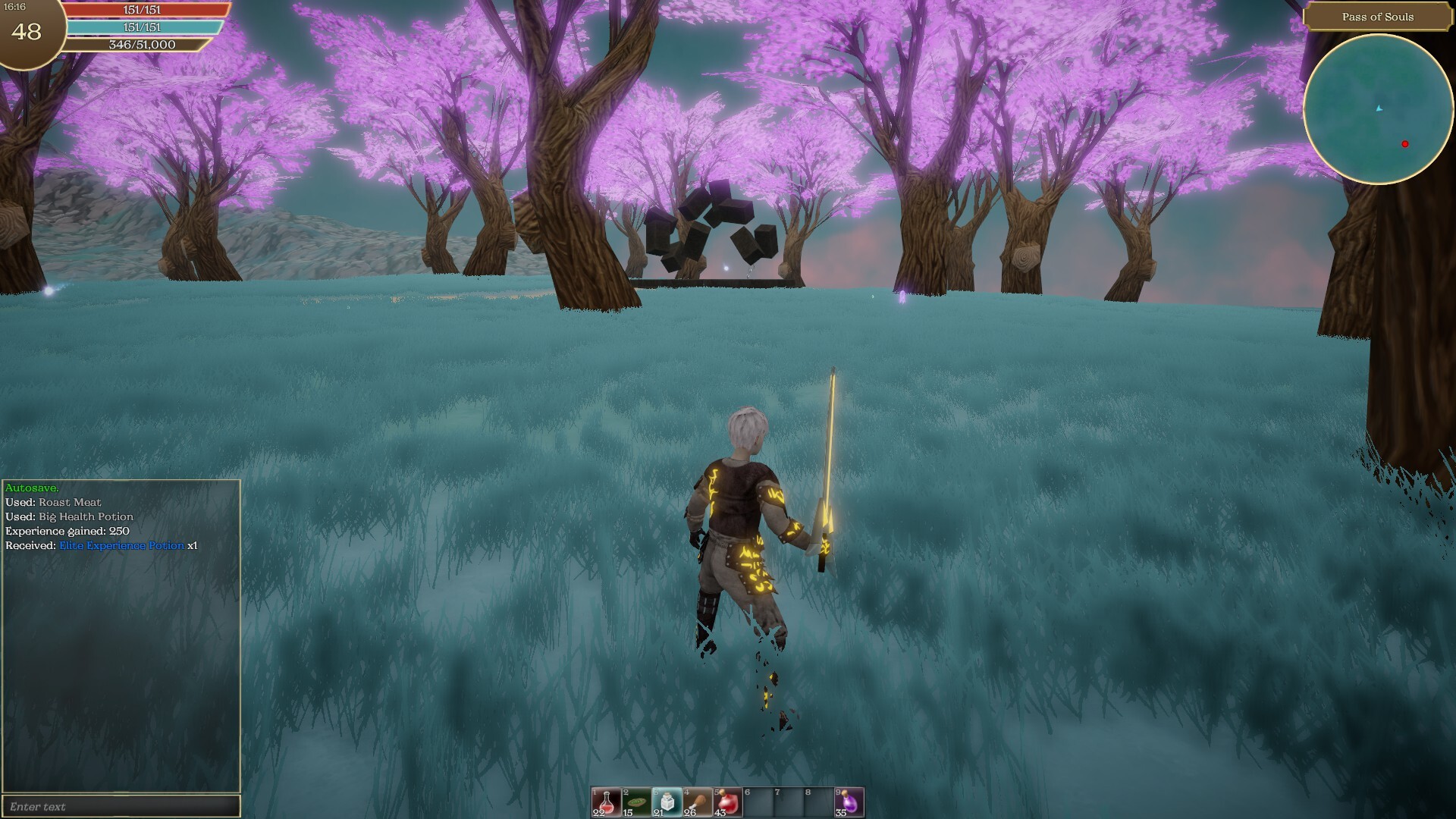The width and height of the screenshot is (1456, 819).
Task: Select empty hotbar slot 8
Action: pos(819,802)
